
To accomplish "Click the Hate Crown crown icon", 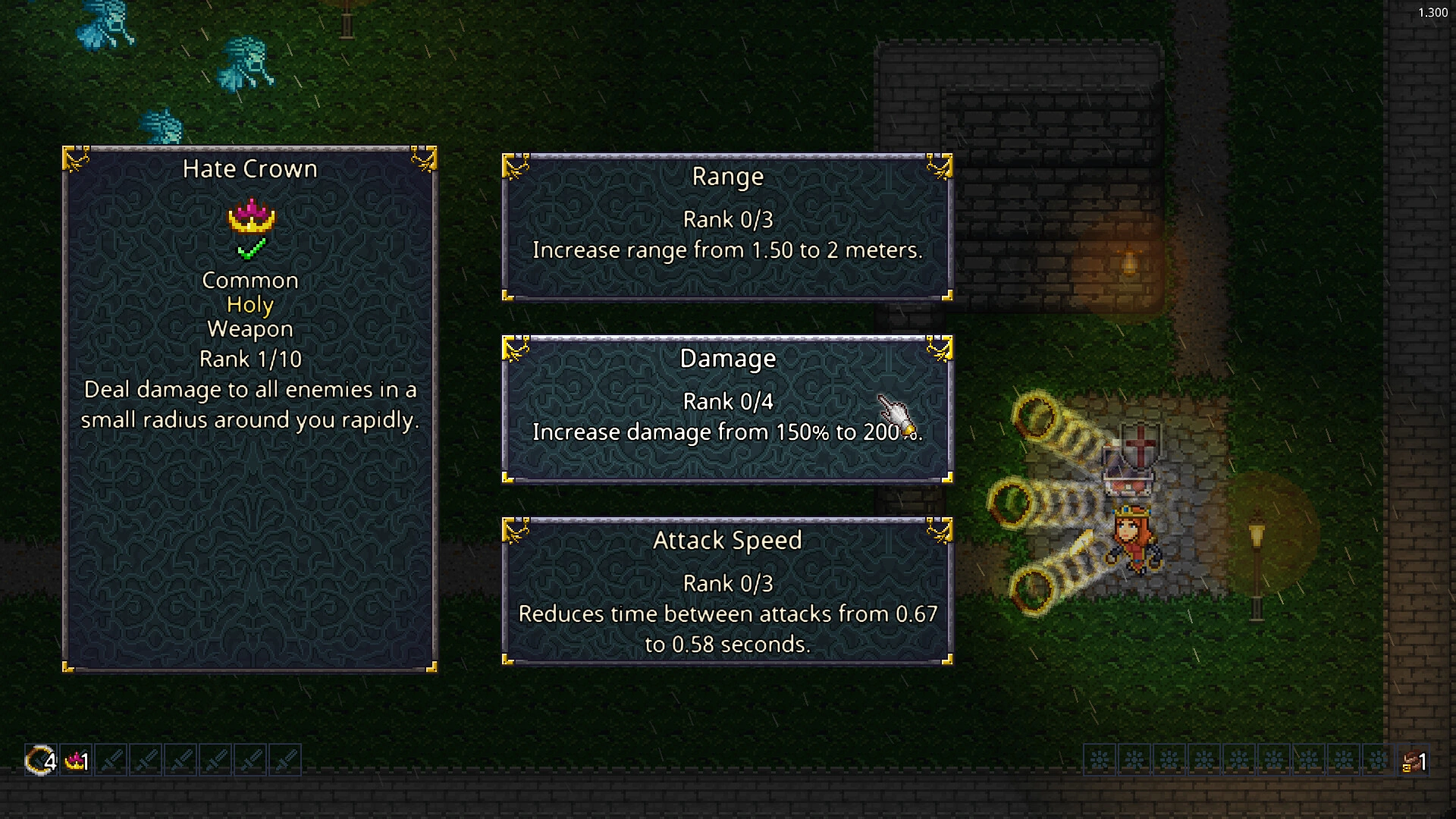I will click(x=249, y=219).
